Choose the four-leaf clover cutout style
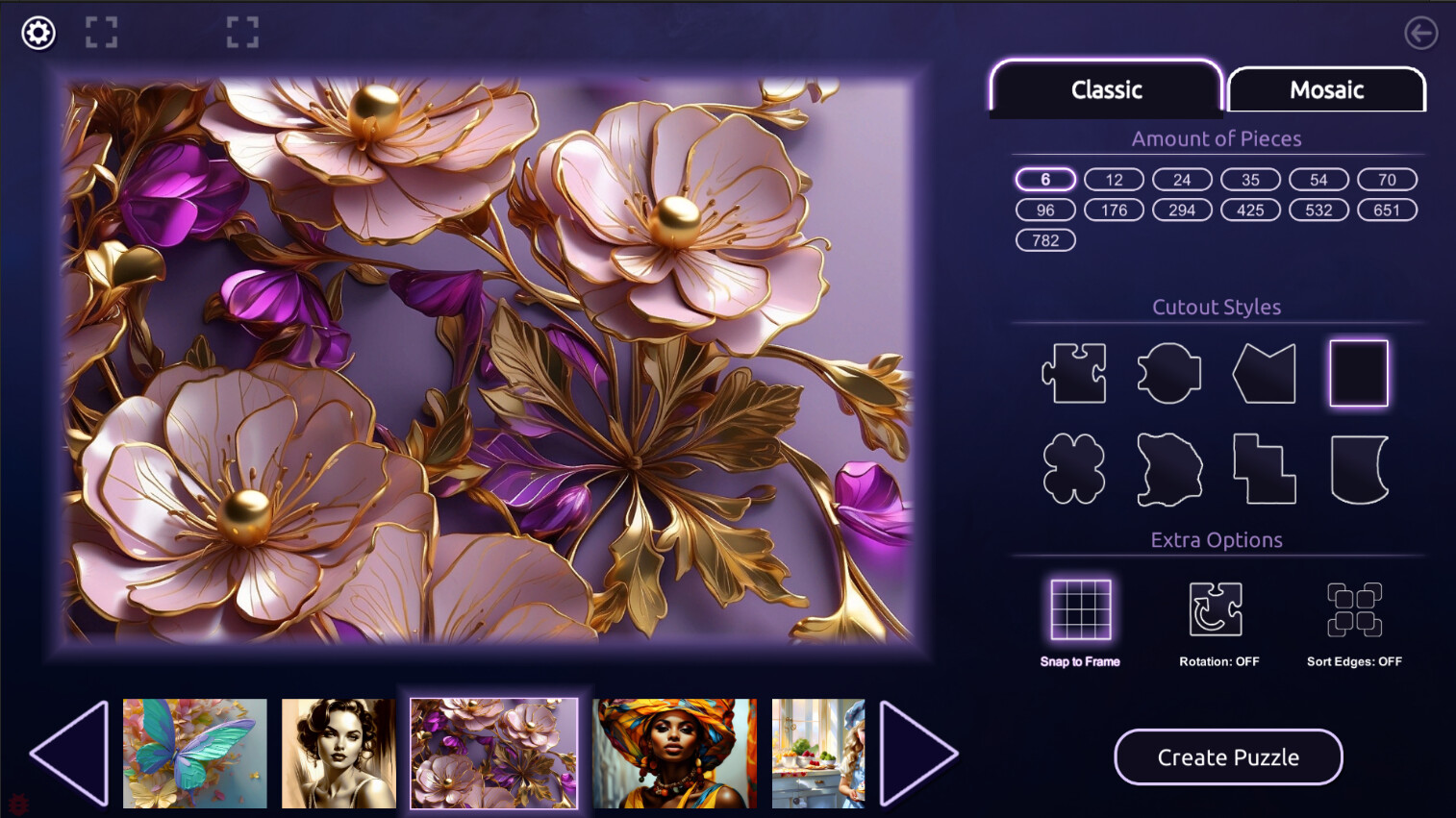Screen dimensions: 1456x818 pos(1073,468)
